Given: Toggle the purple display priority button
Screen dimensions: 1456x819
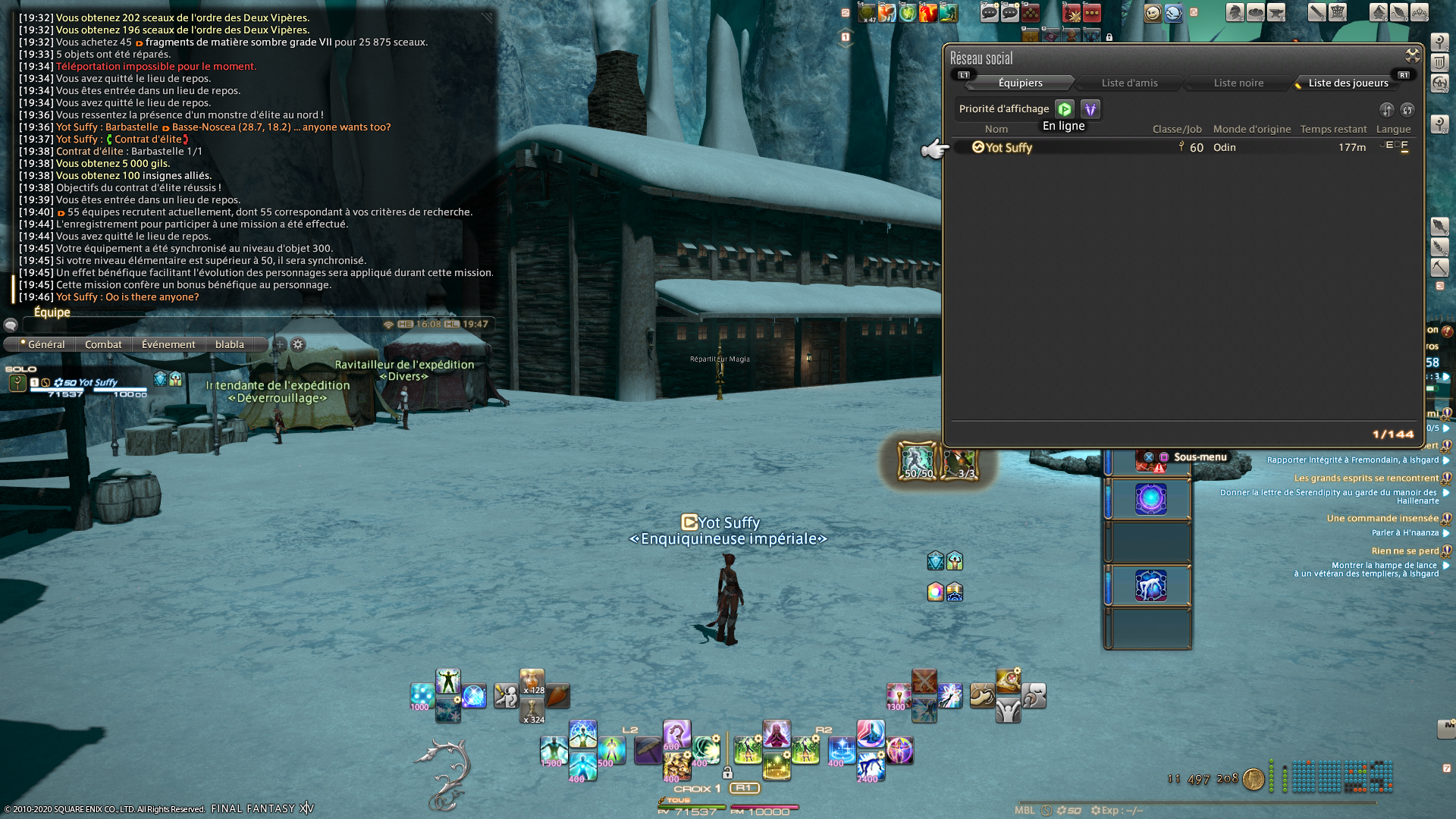Looking at the screenshot, I should (1090, 109).
